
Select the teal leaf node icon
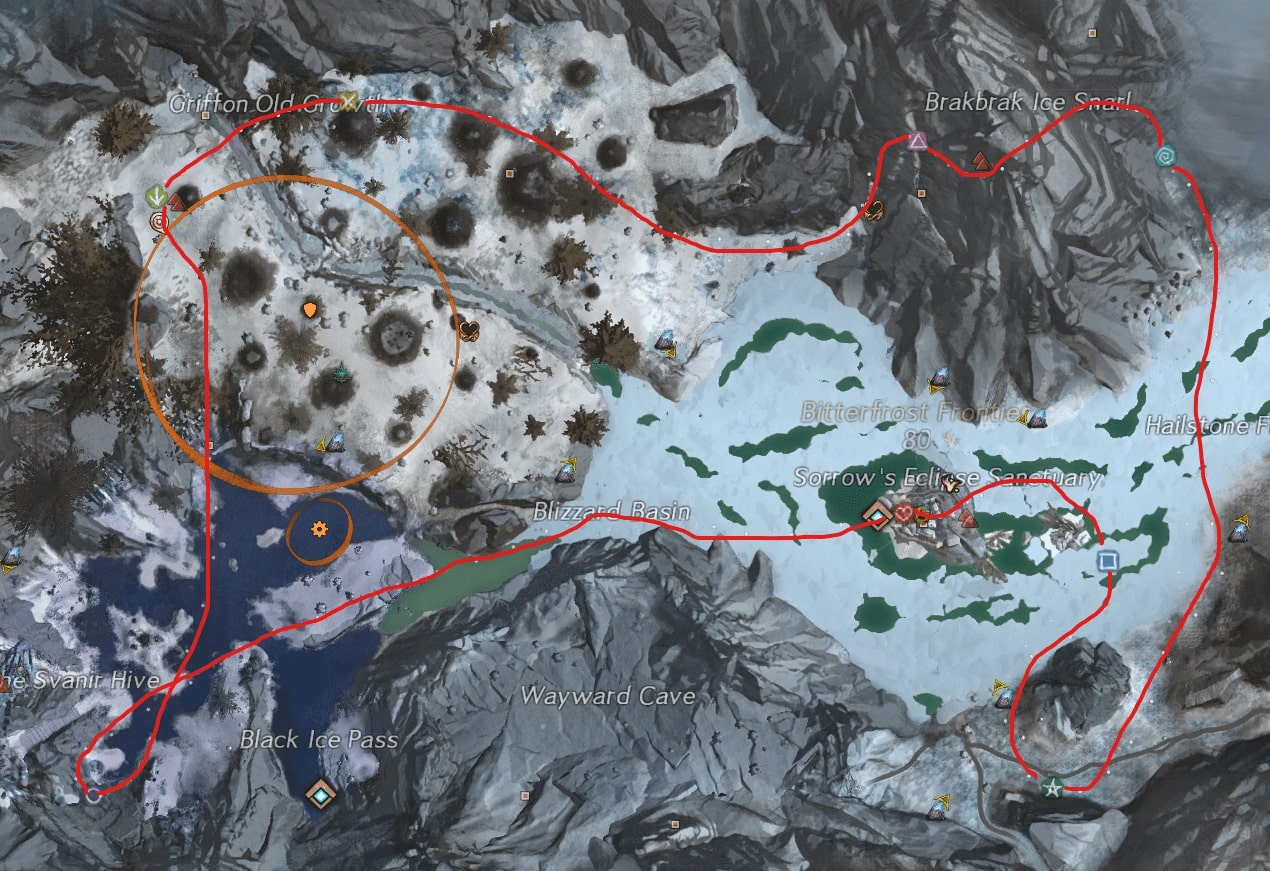tap(343, 374)
